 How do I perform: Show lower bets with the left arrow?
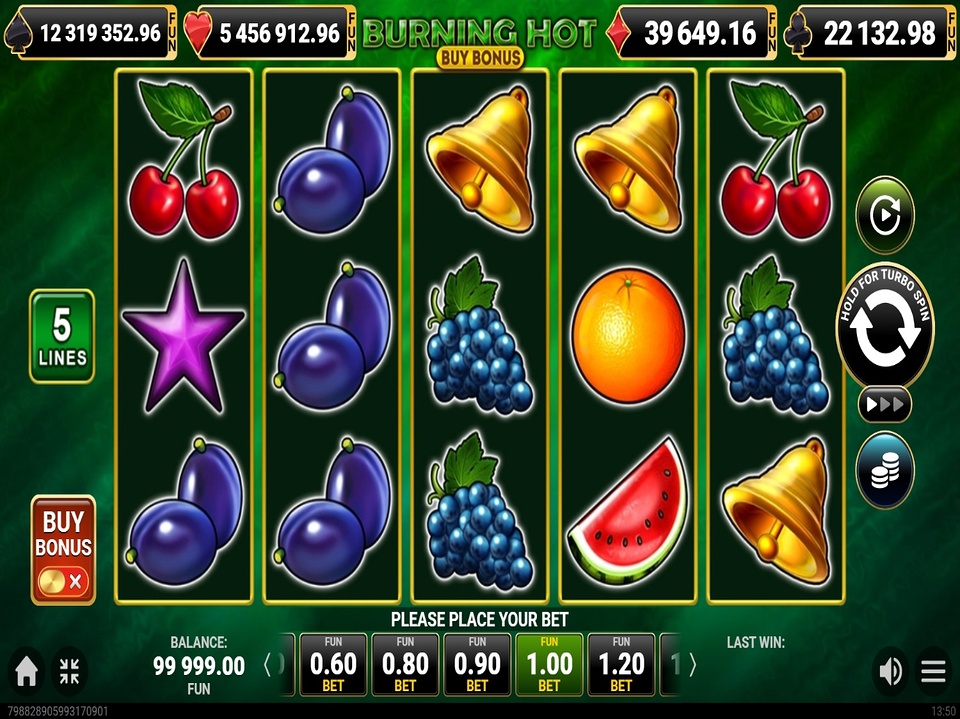point(268,665)
